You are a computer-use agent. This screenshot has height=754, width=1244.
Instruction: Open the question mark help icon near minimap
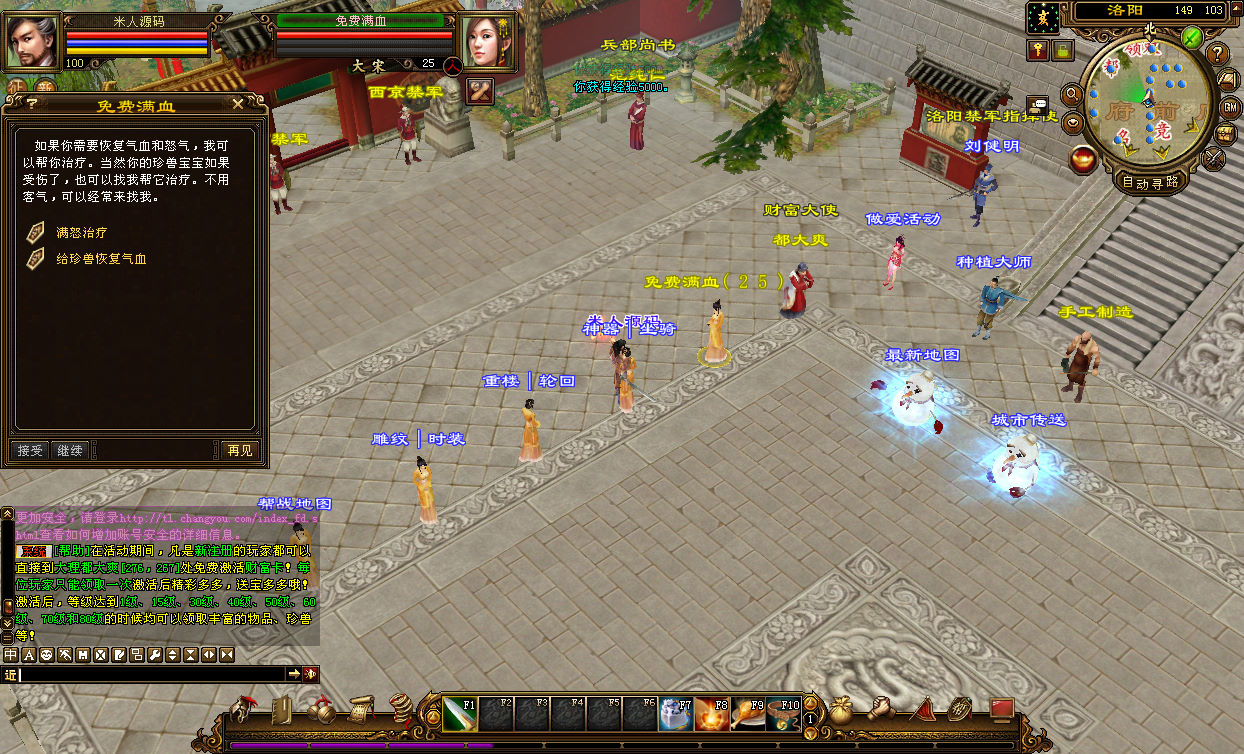click(1217, 54)
